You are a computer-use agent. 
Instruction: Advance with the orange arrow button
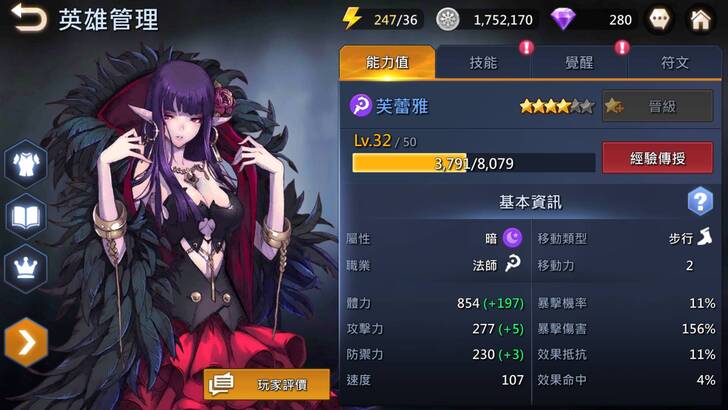pos(26,343)
